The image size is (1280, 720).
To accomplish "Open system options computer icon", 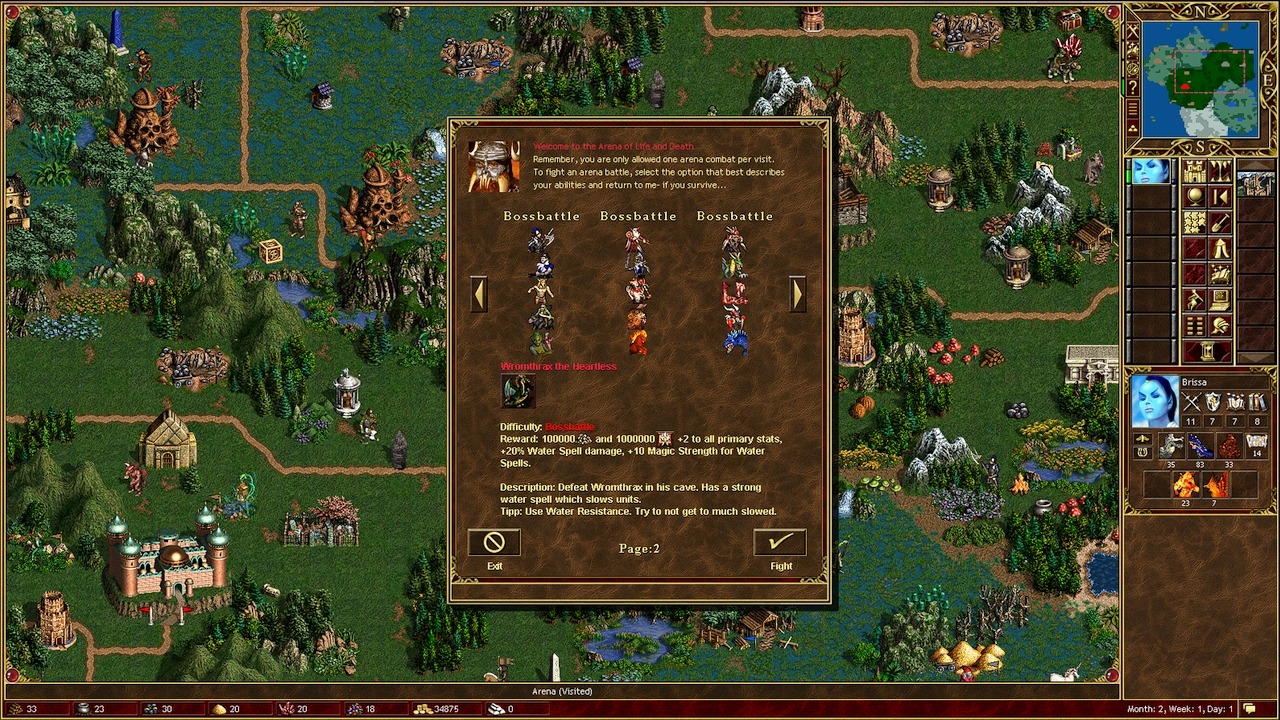I will point(1220,301).
